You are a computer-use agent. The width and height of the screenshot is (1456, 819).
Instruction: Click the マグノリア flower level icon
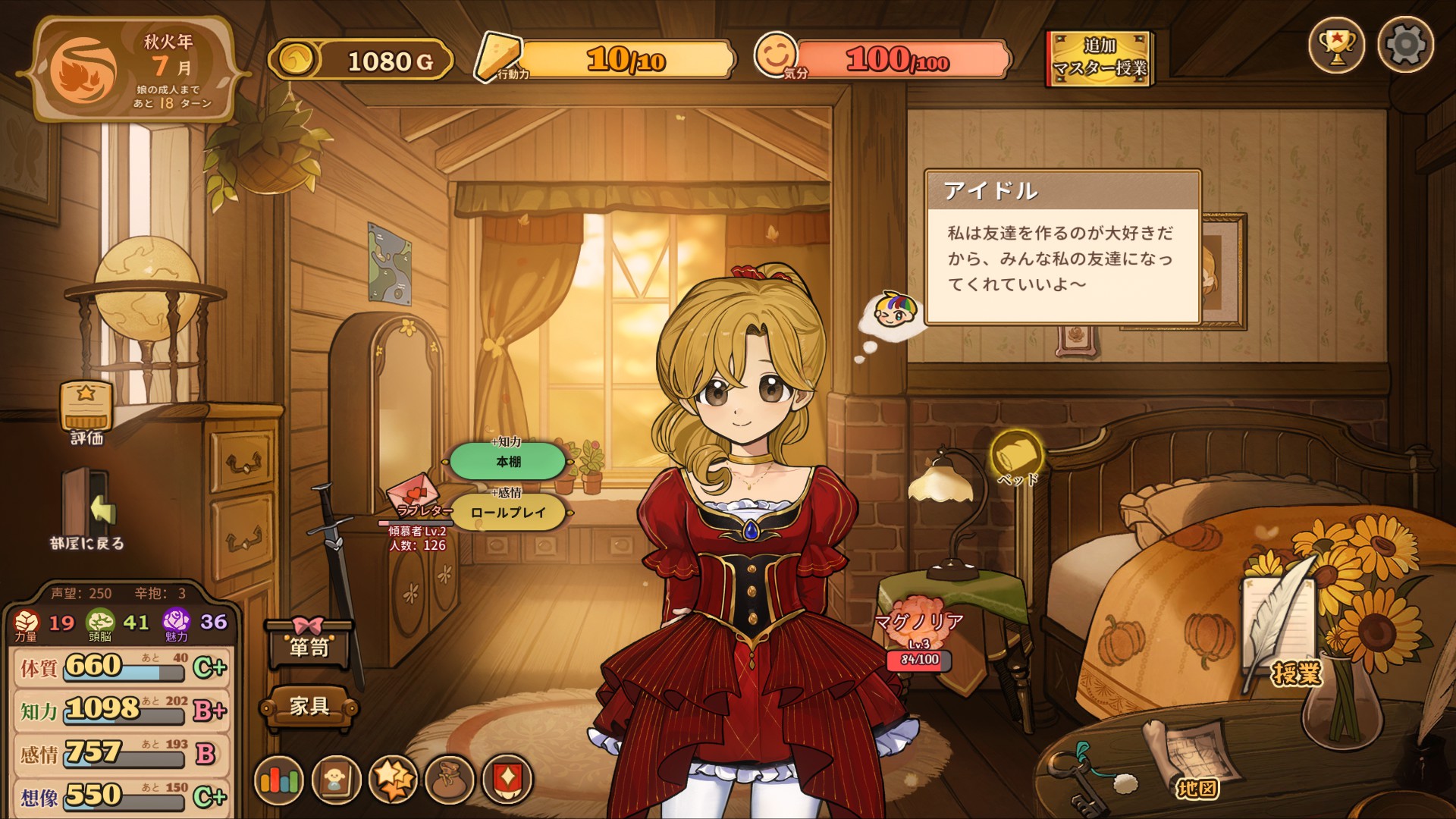pyautogui.click(x=919, y=622)
